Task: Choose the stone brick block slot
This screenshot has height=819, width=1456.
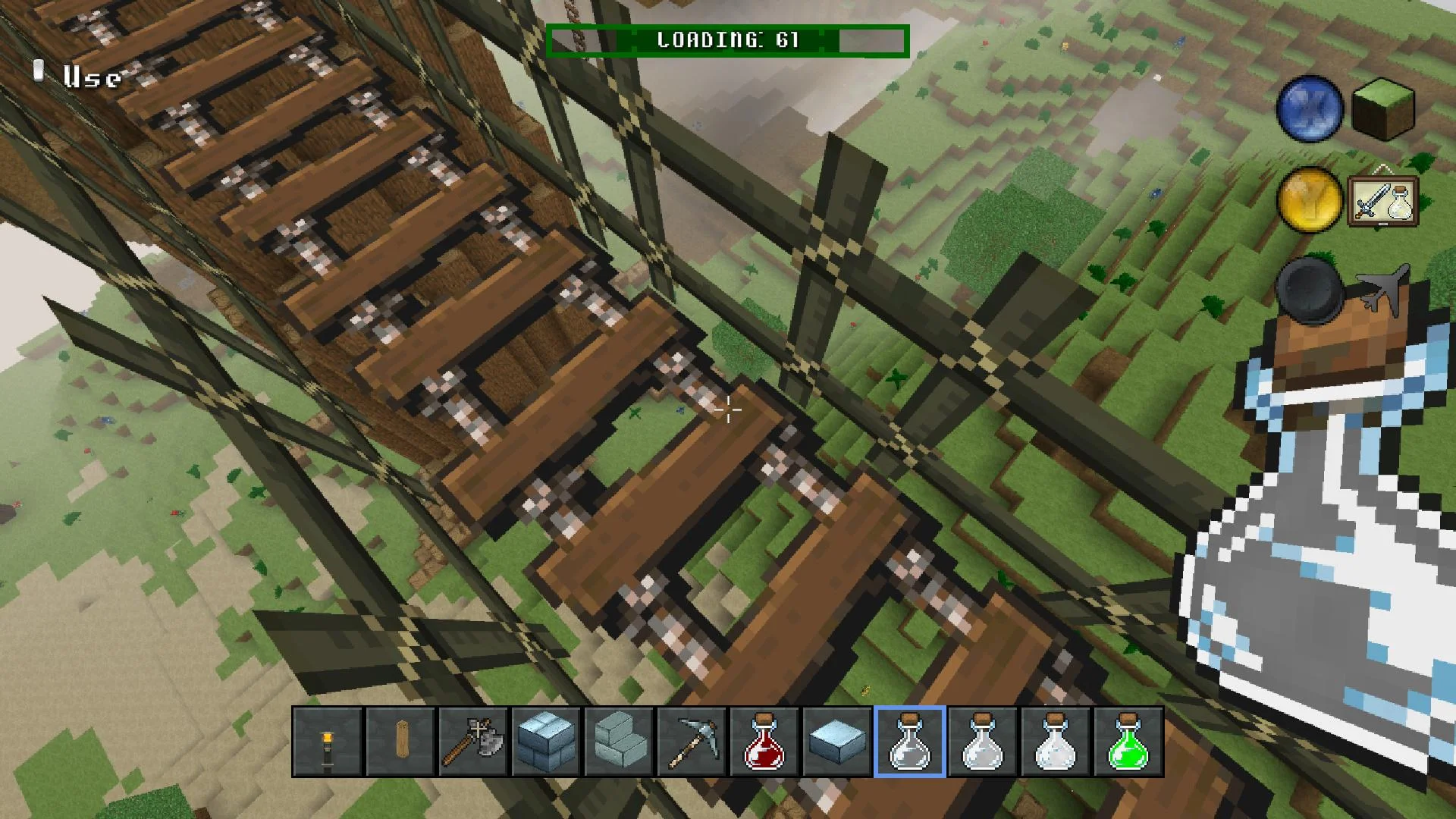Action: click(x=545, y=741)
